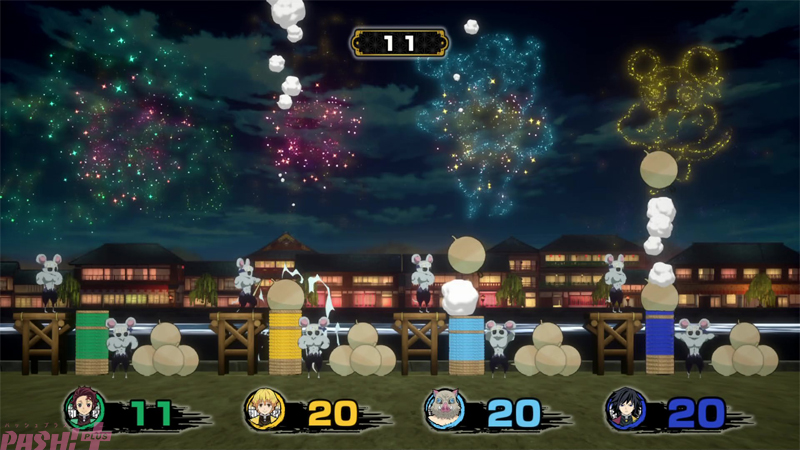Select Tanjiro's green player portrait

84,409
